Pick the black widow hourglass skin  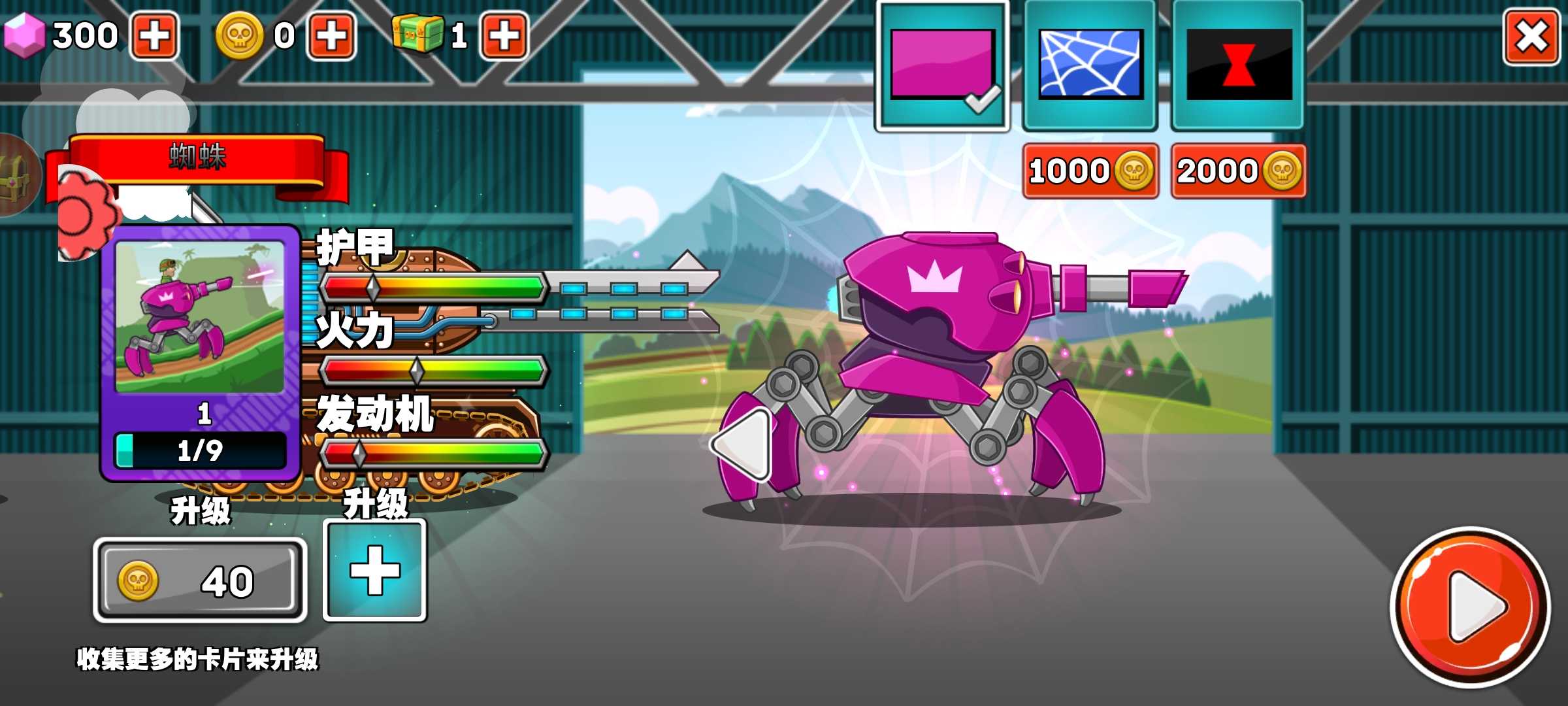1238,65
